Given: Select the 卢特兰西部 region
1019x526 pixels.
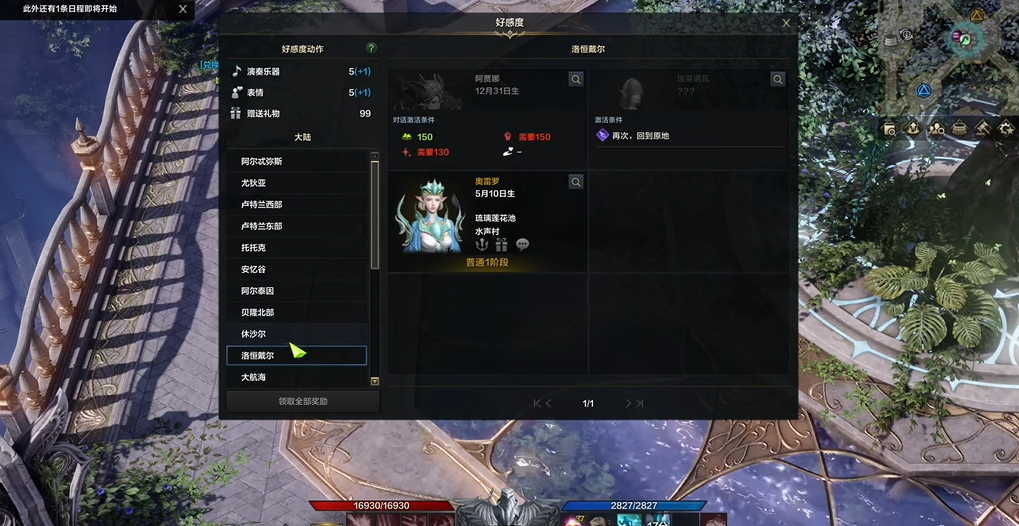Looking at the screenshot, I should (x=297, y=204).
